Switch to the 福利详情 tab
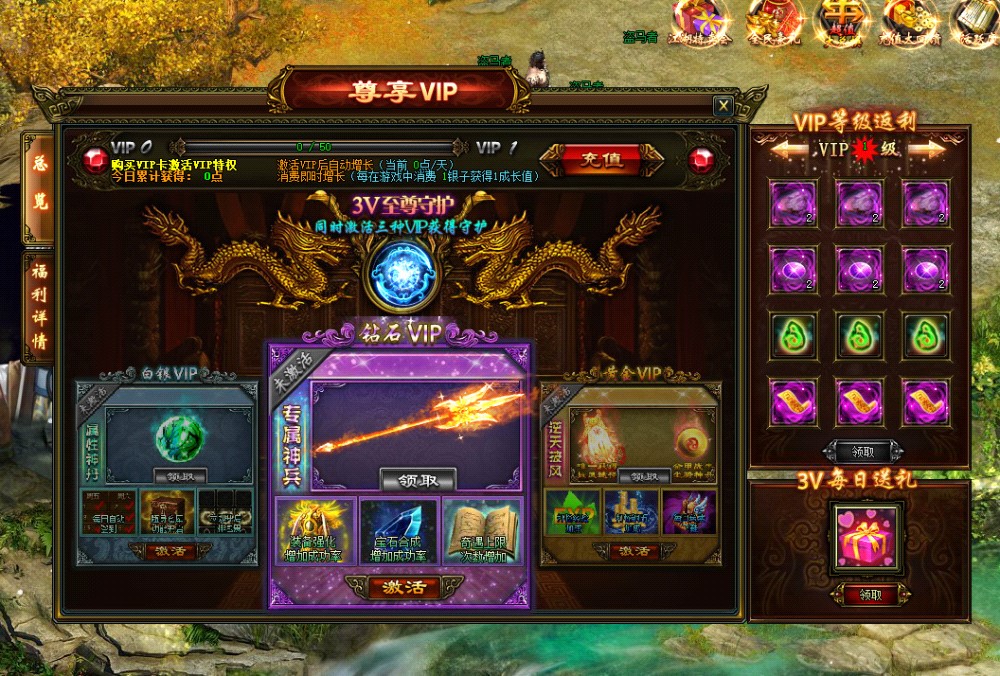Screen dimensions: 1000x676 tap(39, 306)
